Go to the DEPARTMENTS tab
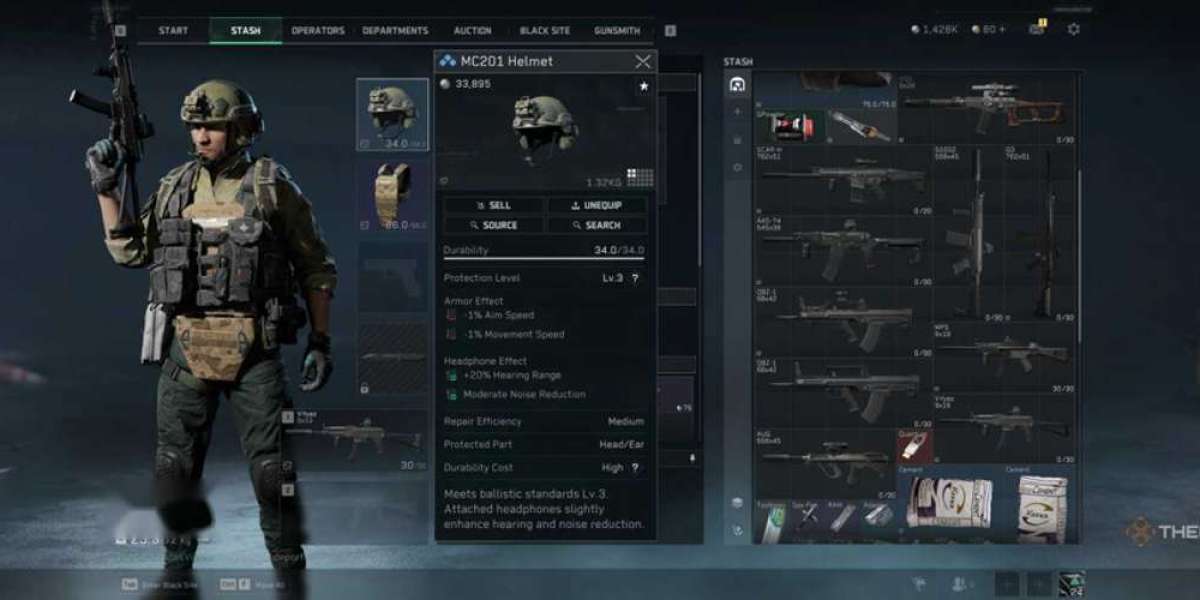The height and width of the screenshot is (600, 1200). click(395, 31)
